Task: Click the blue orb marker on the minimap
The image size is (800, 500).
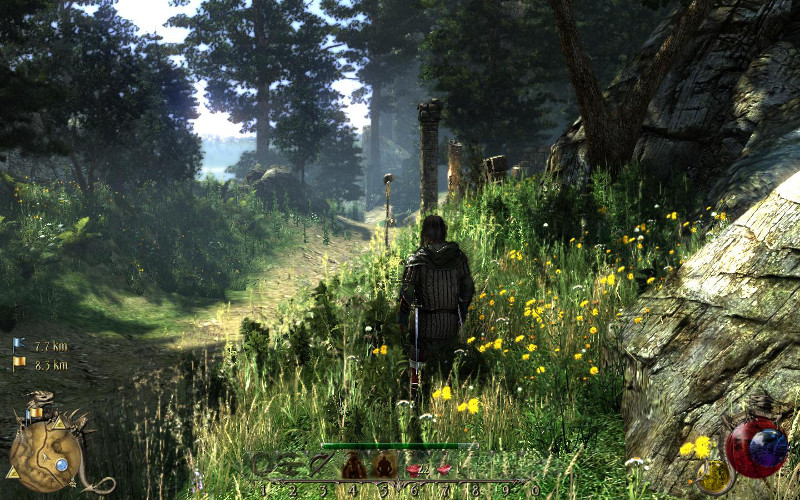Action: pos(62,464)
